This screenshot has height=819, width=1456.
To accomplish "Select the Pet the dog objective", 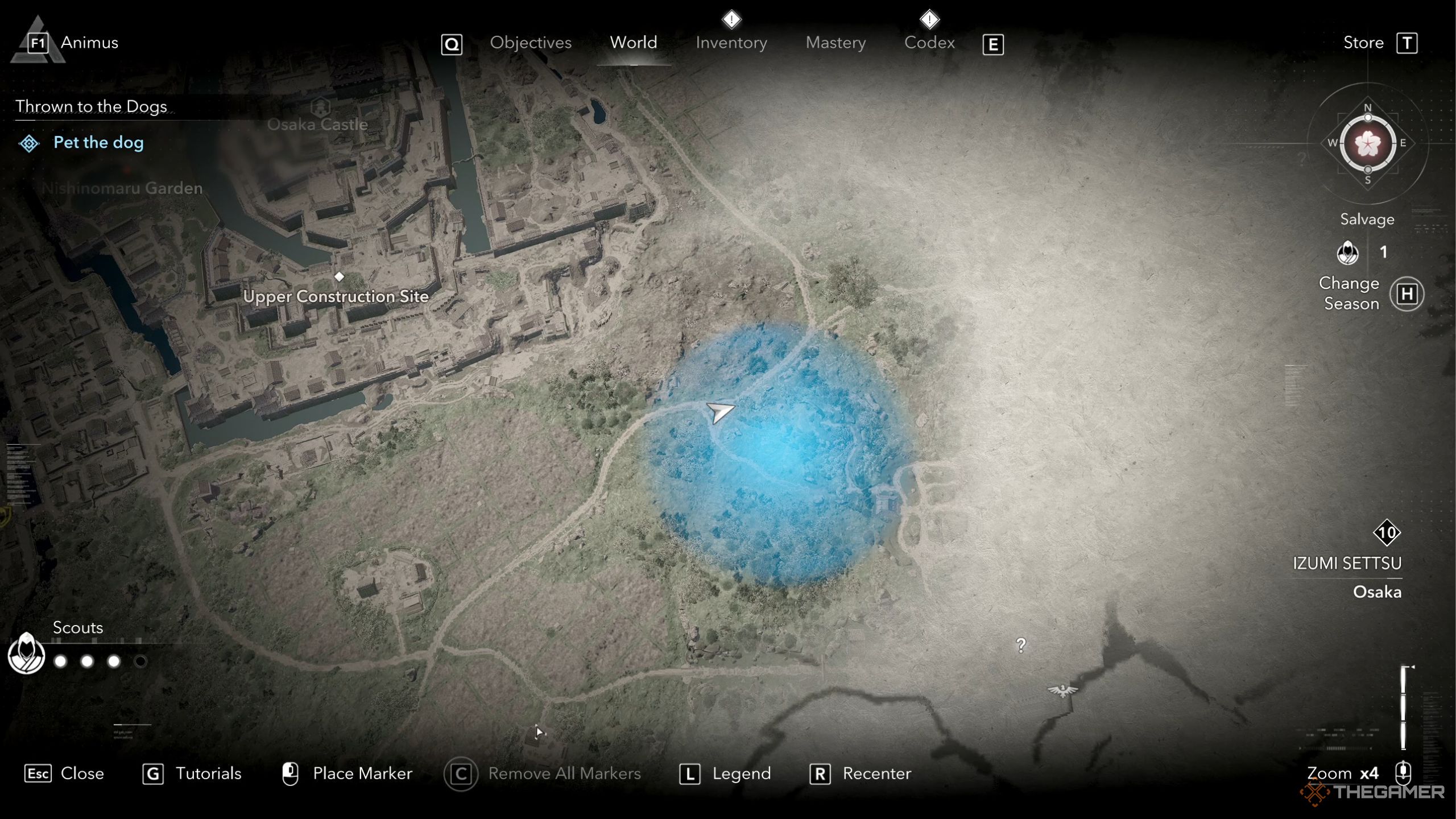I will [x=98, y=142].
